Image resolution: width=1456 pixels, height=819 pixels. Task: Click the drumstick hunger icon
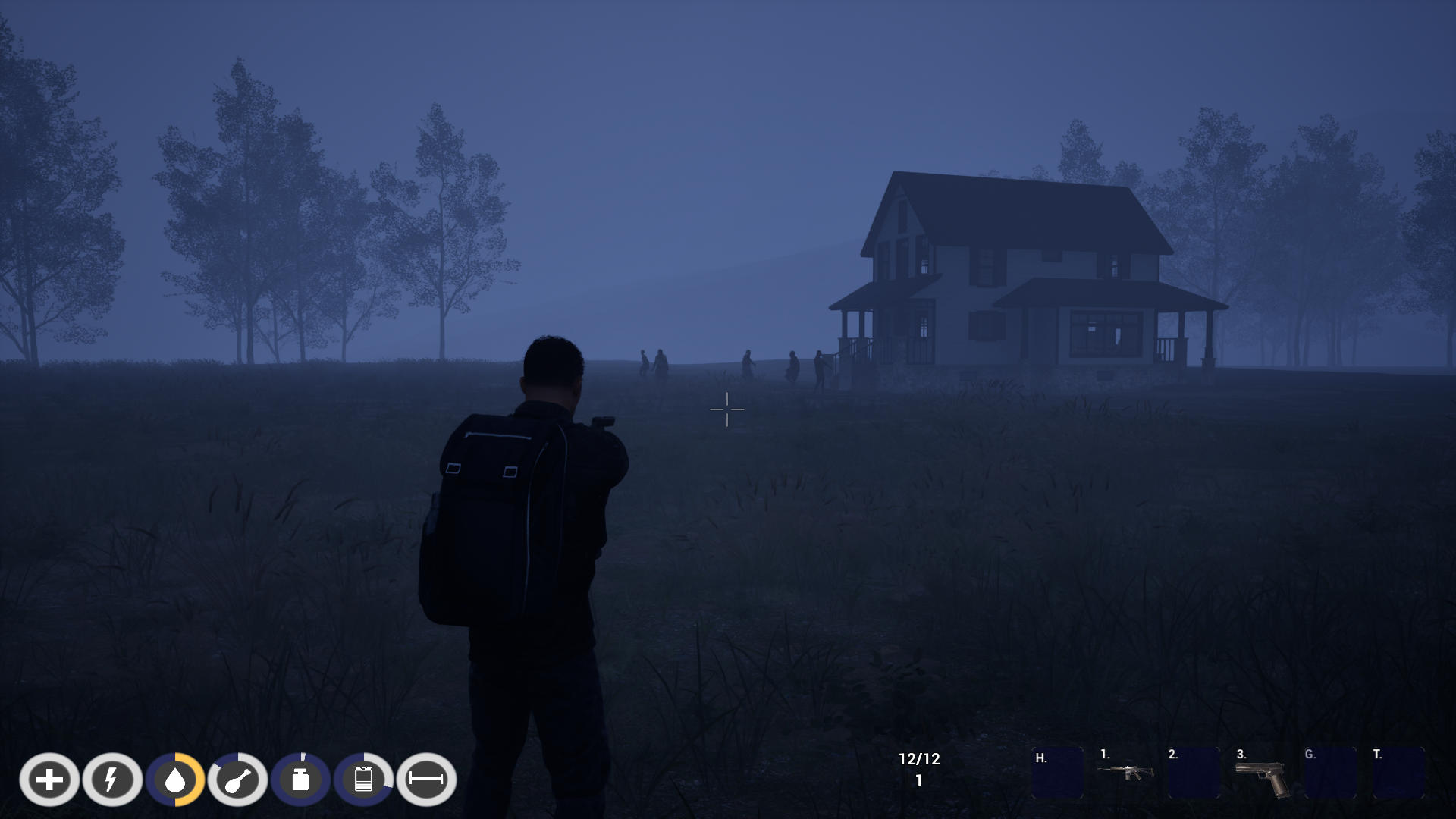(x=238, y=780)
